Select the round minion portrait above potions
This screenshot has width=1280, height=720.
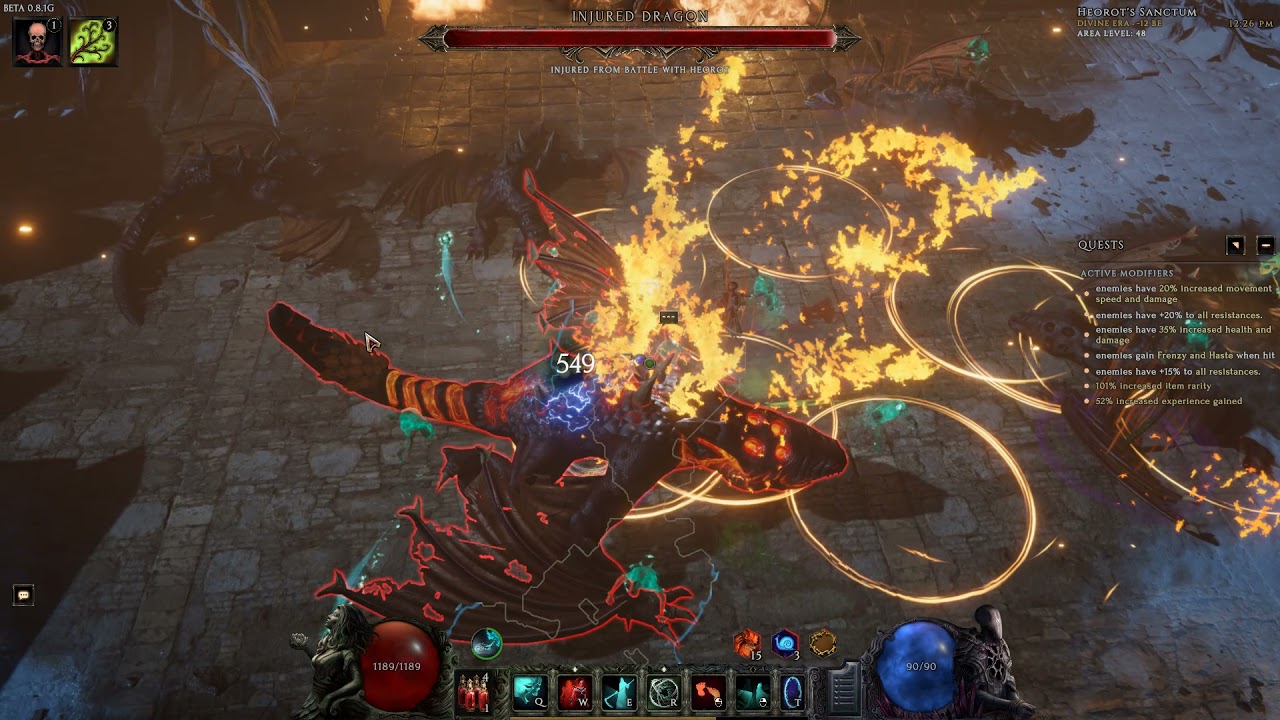pos(487,643)
